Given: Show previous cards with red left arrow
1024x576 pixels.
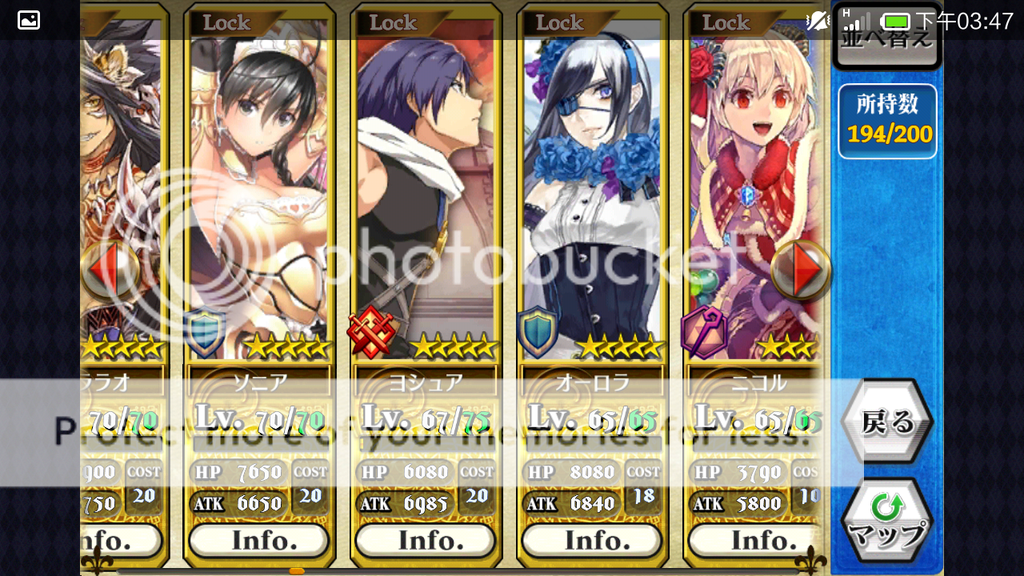Looking at the screenshot, I should [108, 269].
